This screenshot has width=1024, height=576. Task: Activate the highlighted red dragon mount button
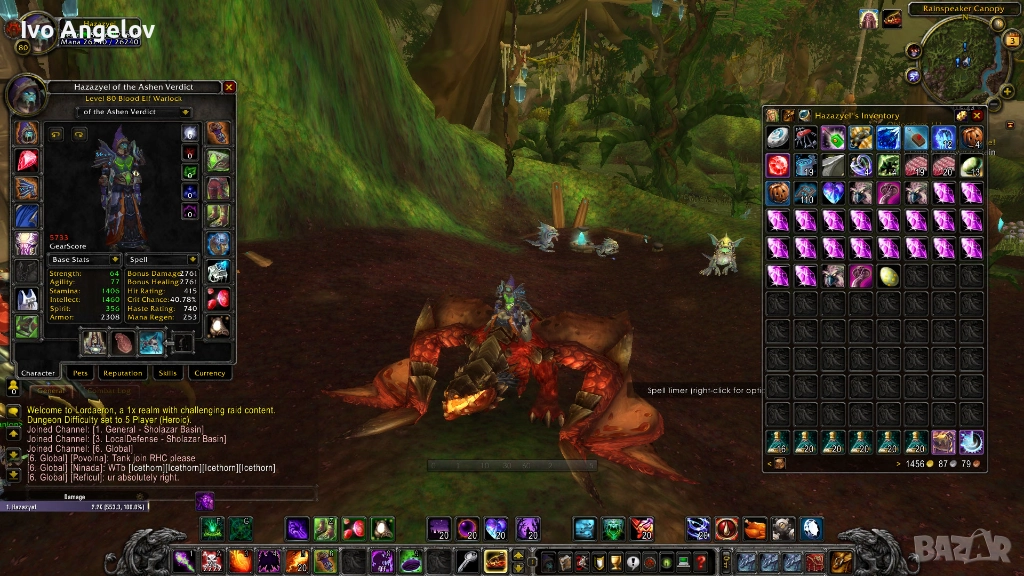pos(495,561)
